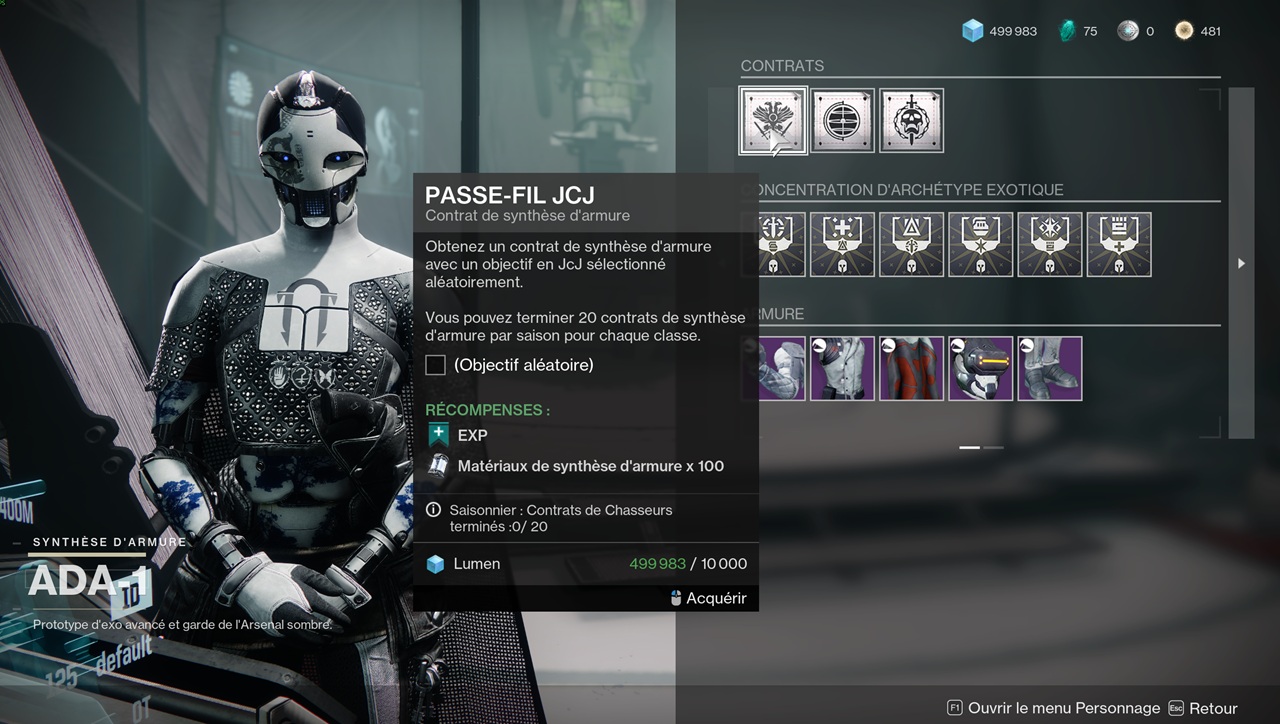1280x724 pixels.
Task: Select the helmet with orange visor
Action: click(x=980, y=368)
